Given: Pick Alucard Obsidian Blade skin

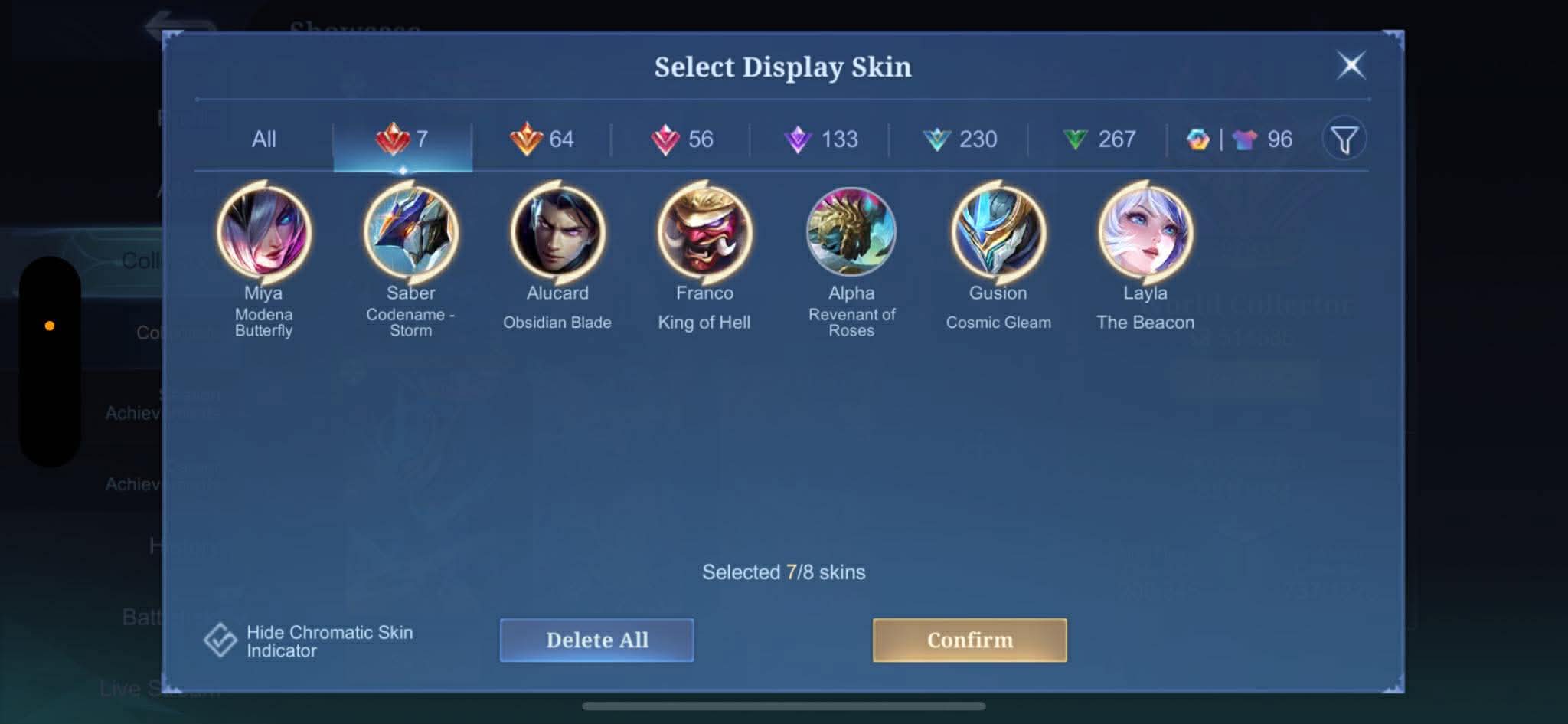Looking at the screenshot, I should pos(557,232).
